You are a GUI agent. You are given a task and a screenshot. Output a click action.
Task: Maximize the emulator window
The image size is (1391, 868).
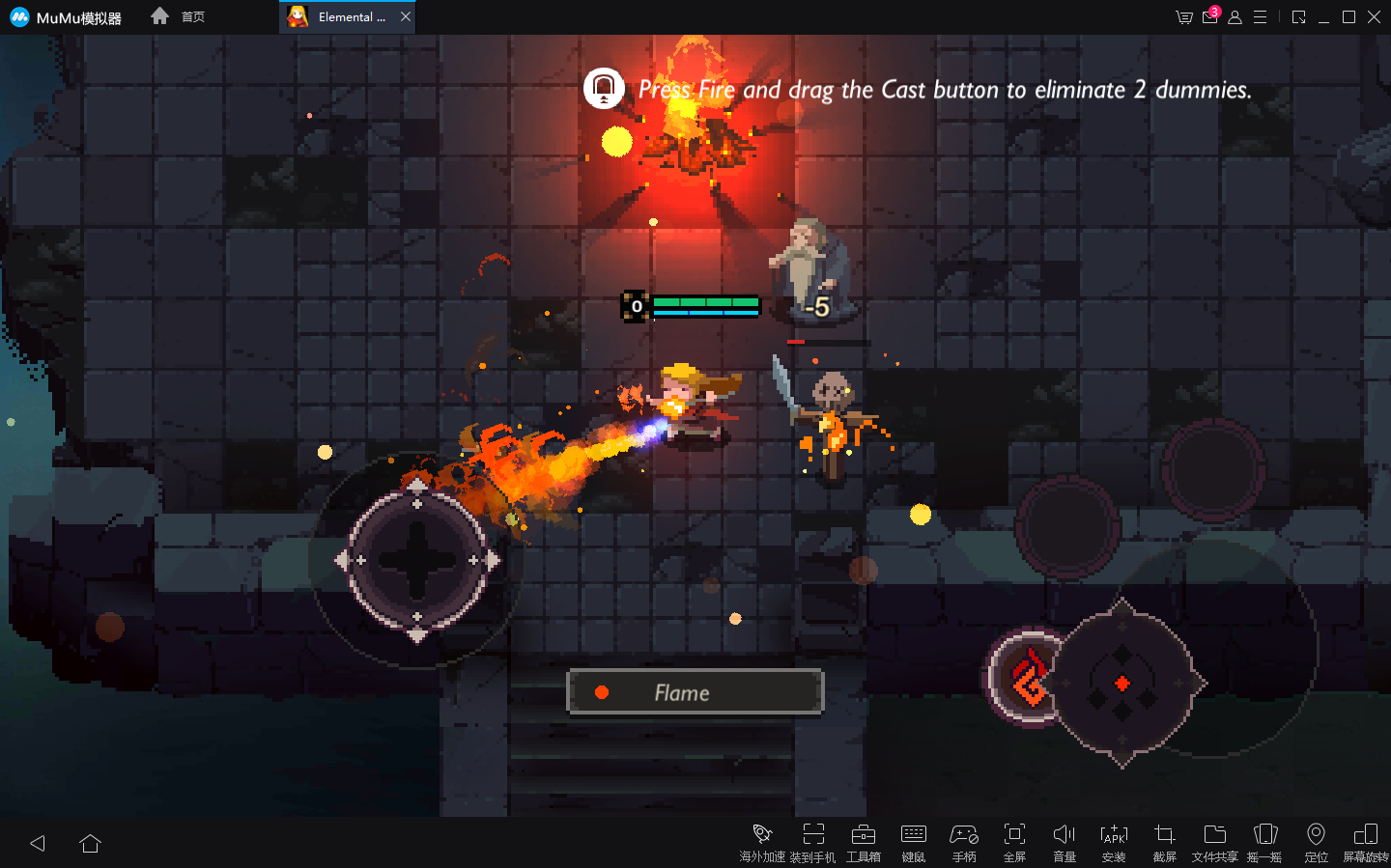[x=1348, y=16]
